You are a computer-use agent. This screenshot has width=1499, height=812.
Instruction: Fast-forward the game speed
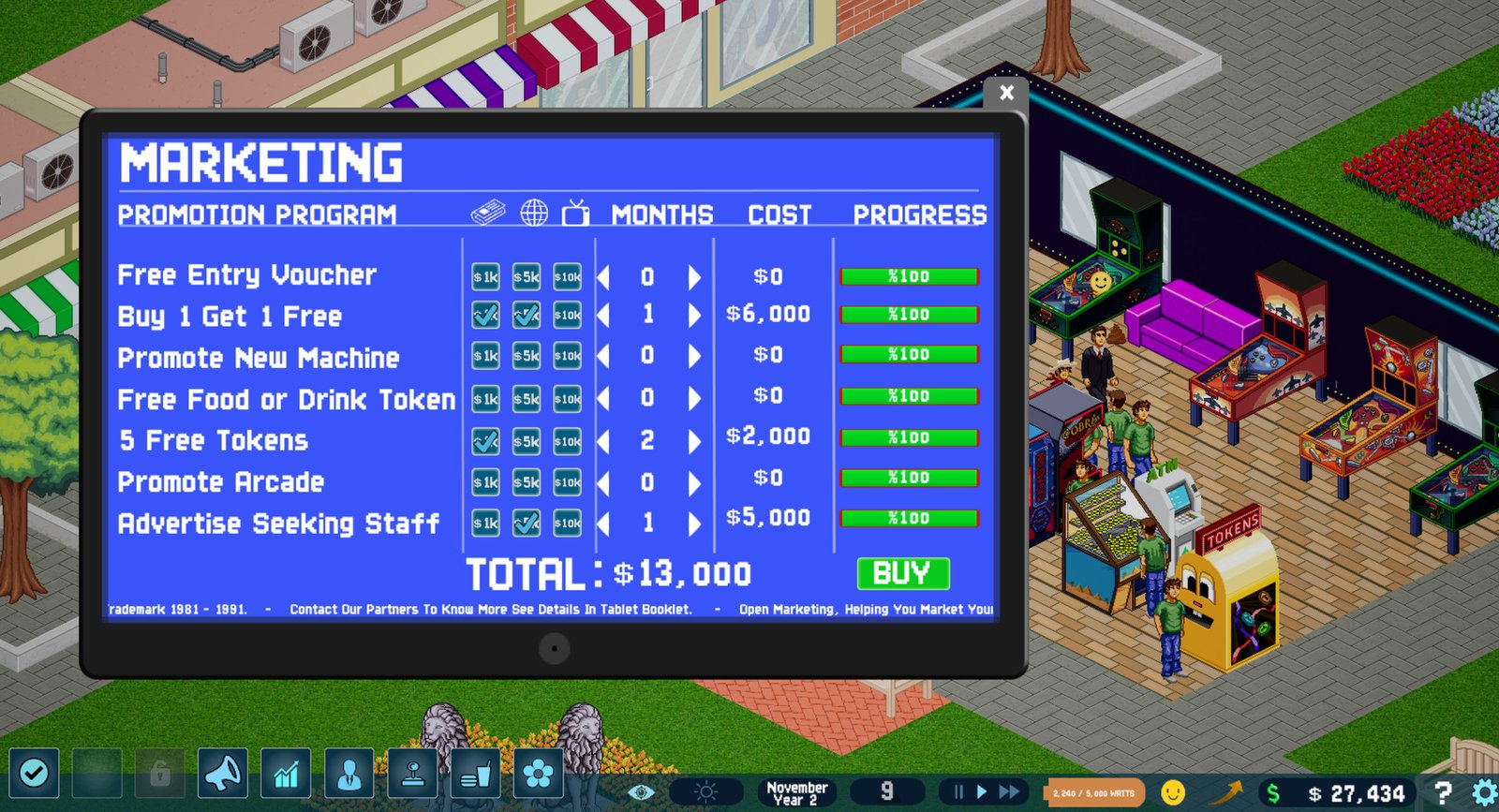tap(1009, 790)
